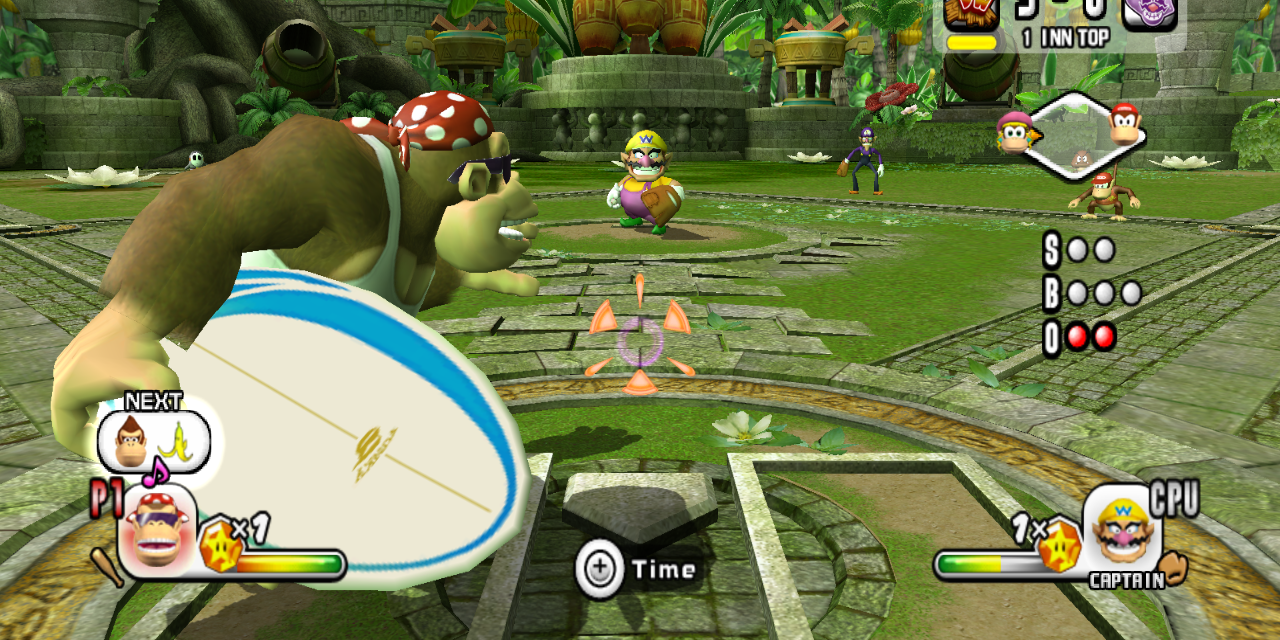Click the purple team emblem on the scoreboard
1280x640 pixels.
click(1149, 12)
